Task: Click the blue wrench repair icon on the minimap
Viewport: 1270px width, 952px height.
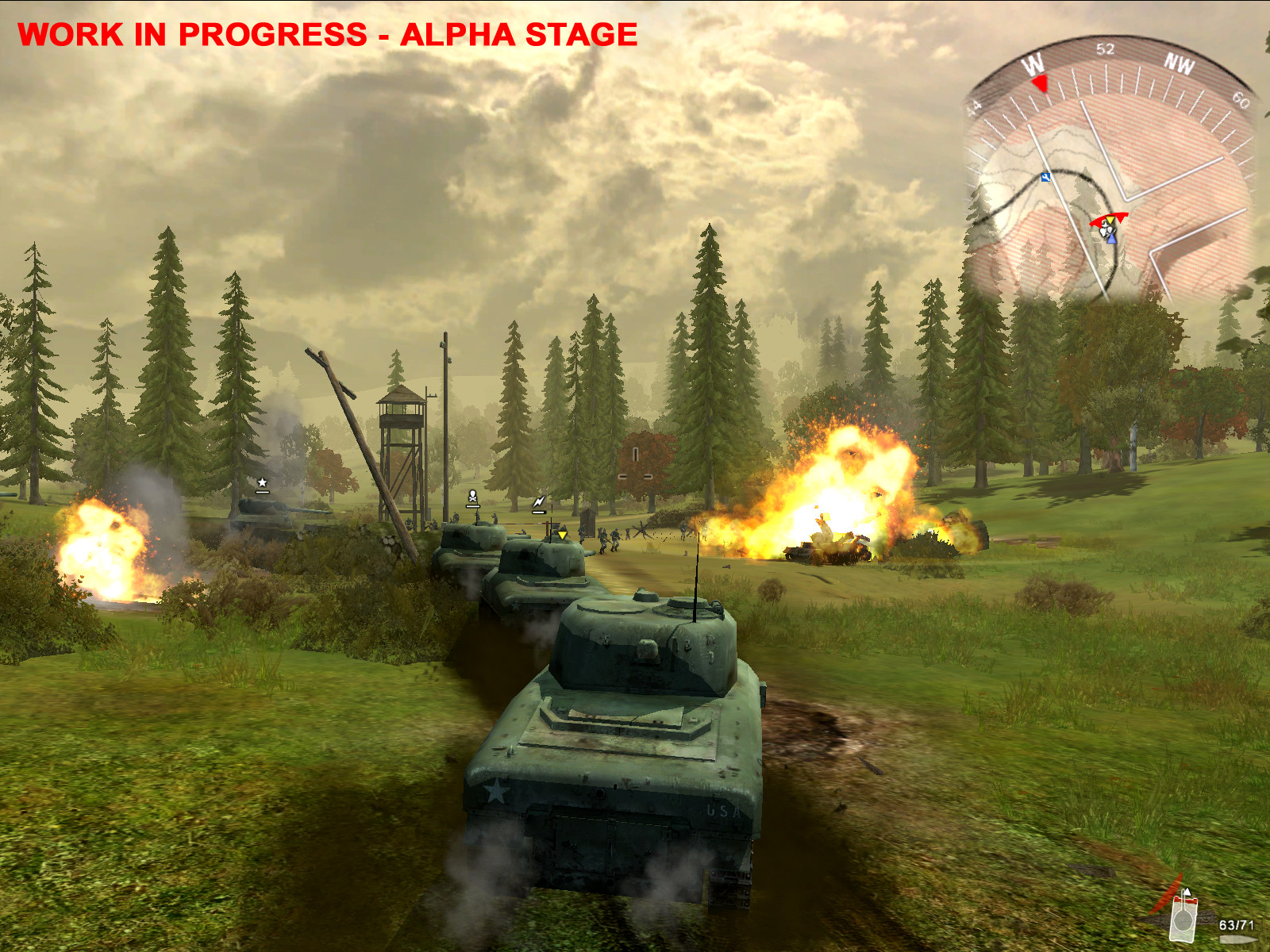Action: click(1045, 178)
